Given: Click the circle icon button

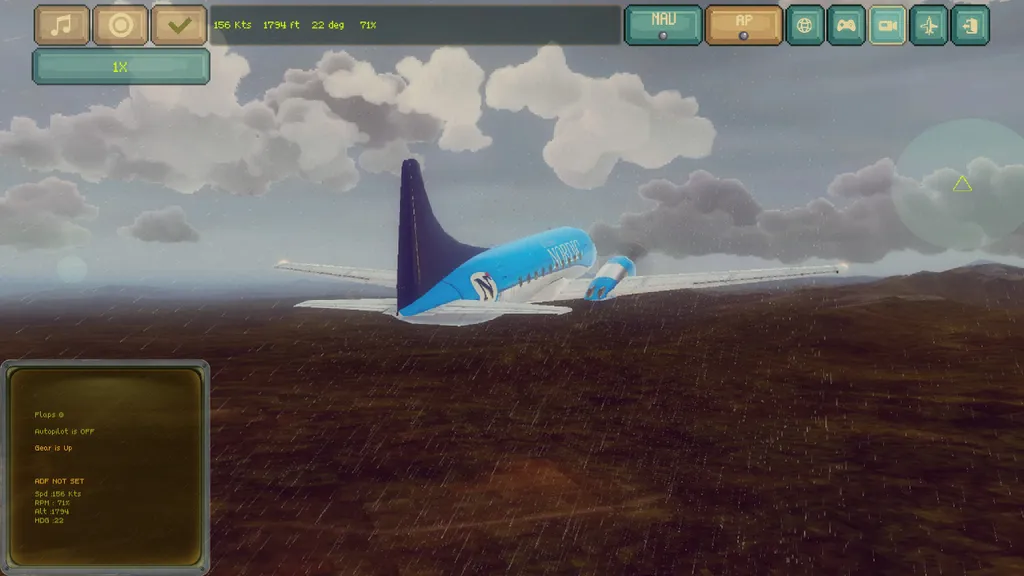Looking at the screenshot, I should [121, 25].
